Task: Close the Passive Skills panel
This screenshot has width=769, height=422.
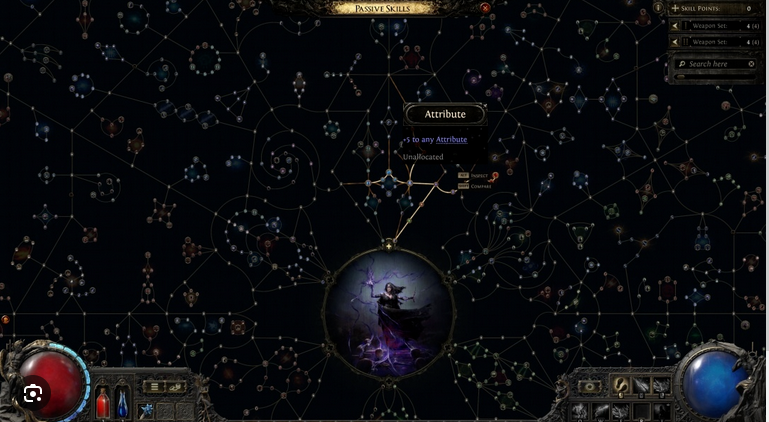Action: [x=486, y=8]
